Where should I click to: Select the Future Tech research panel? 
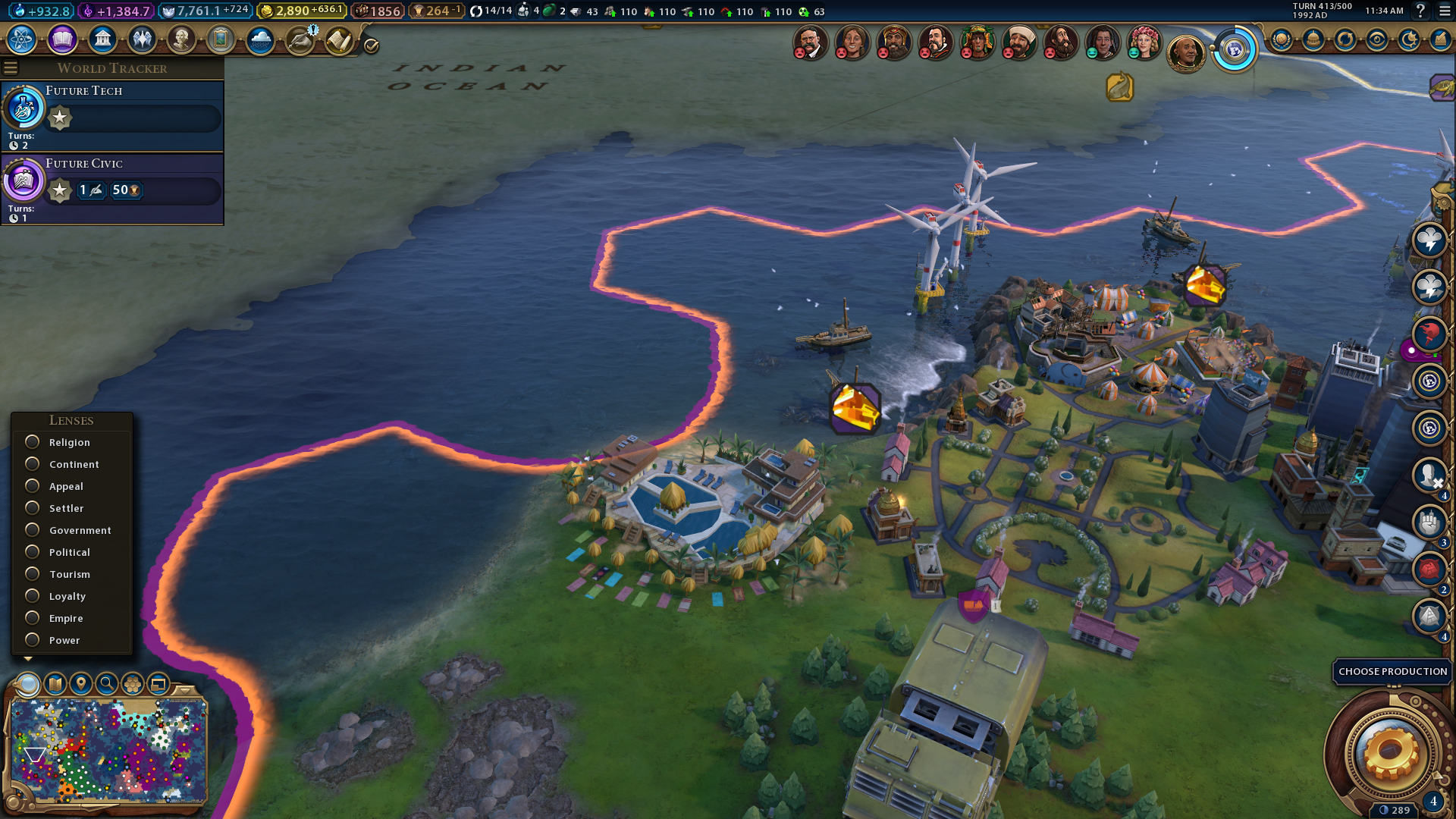112,115
